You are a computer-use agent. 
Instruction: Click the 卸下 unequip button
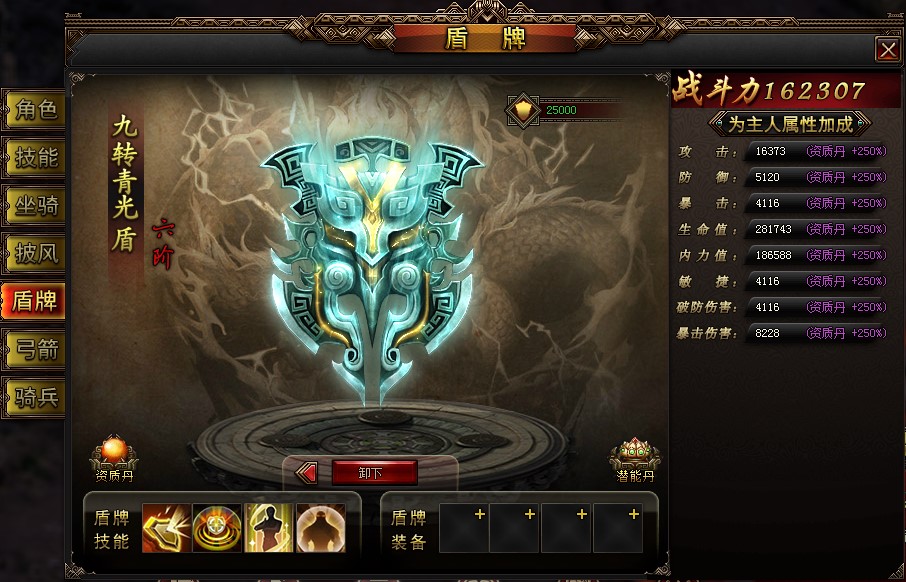pos(373,473)
